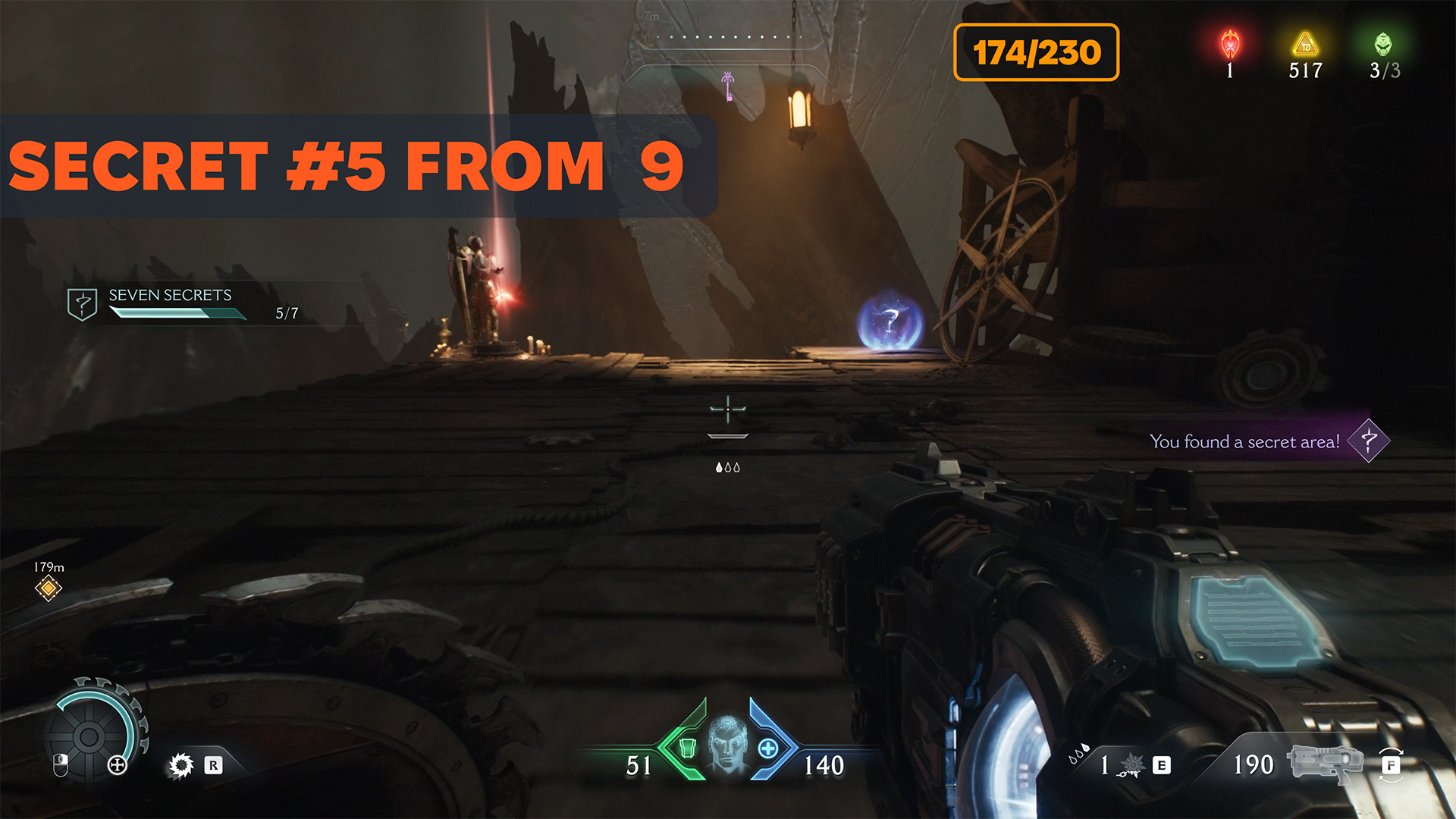Image resolution: width=1456 pixels, height=819 pixels.
Task: Click the purple key compass marker
Action: point(728,86)
